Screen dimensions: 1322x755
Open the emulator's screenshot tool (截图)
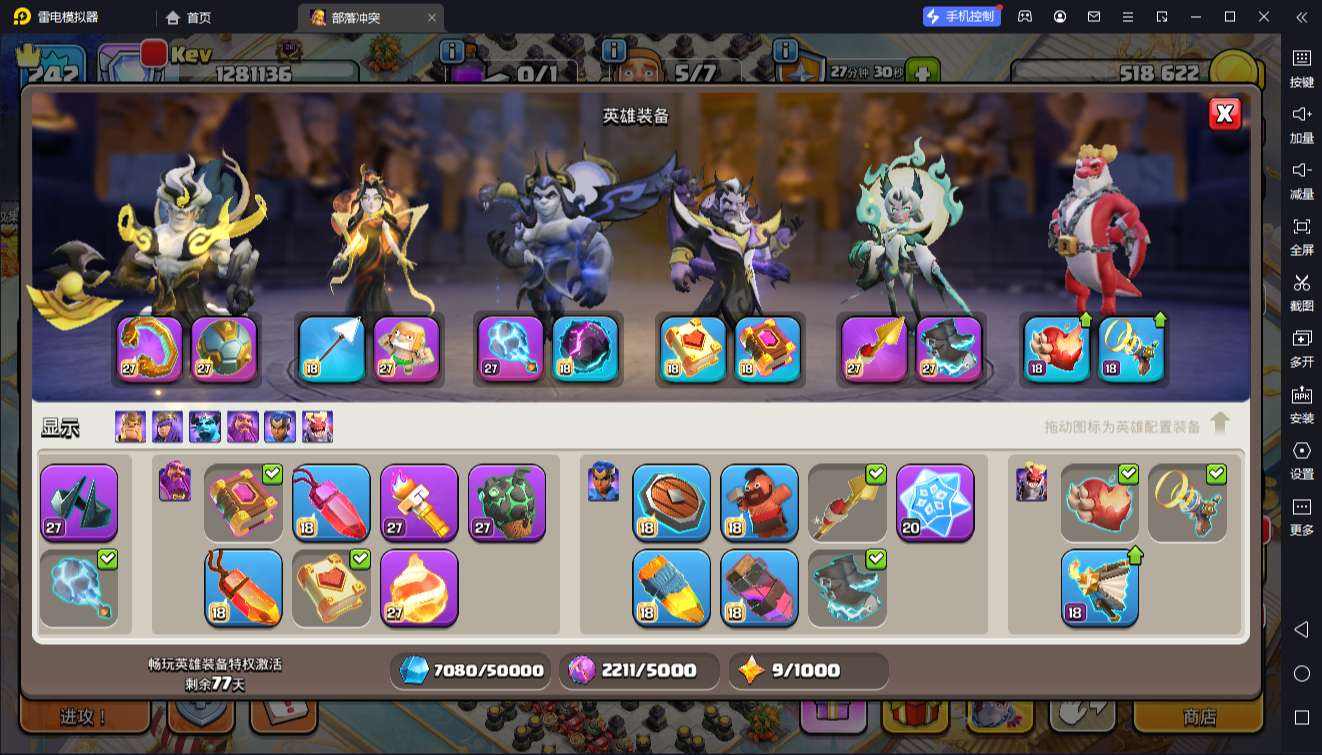pyautogui.click(x=1301, y=291)
